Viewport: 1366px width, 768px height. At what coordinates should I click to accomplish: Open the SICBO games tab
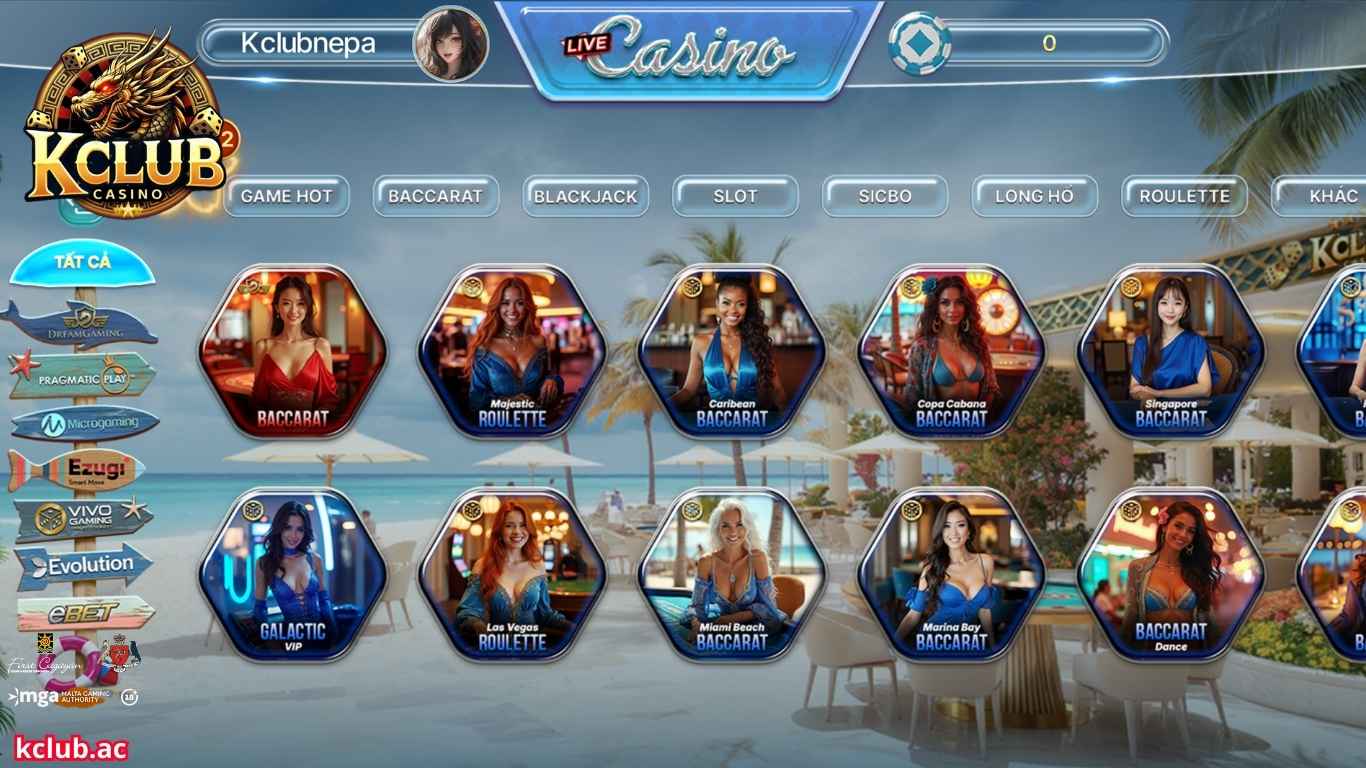point(885,196)
